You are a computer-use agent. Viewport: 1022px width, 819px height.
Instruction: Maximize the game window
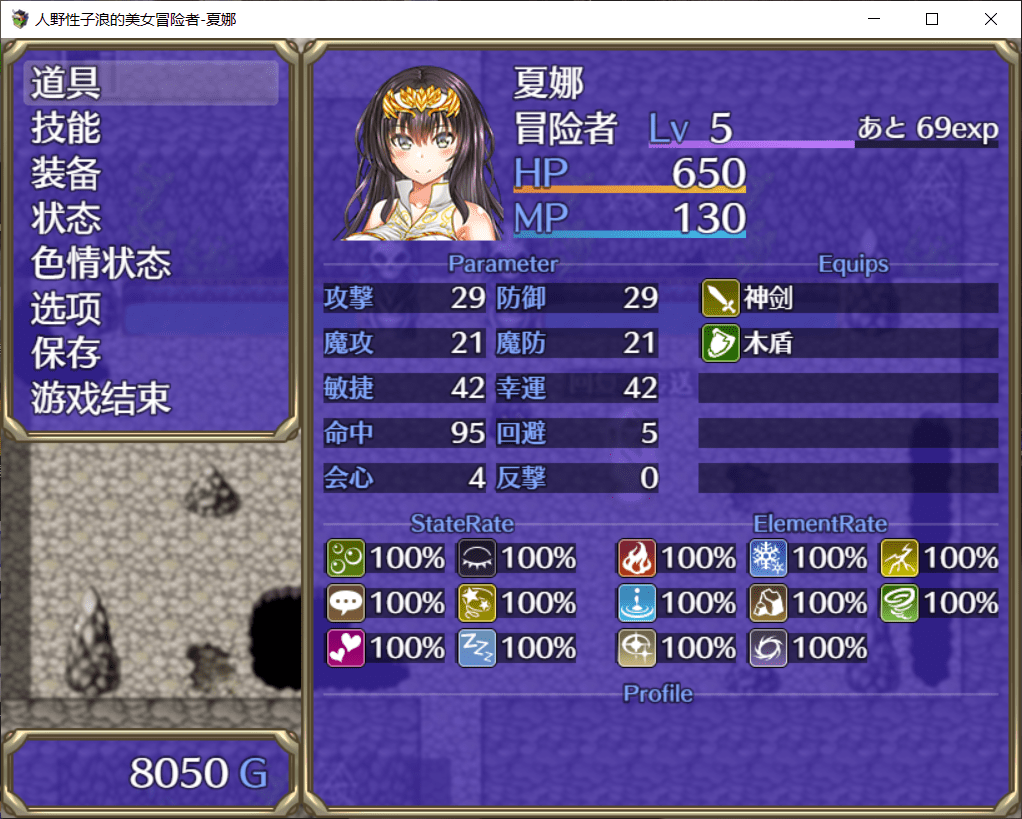point(932,19)
